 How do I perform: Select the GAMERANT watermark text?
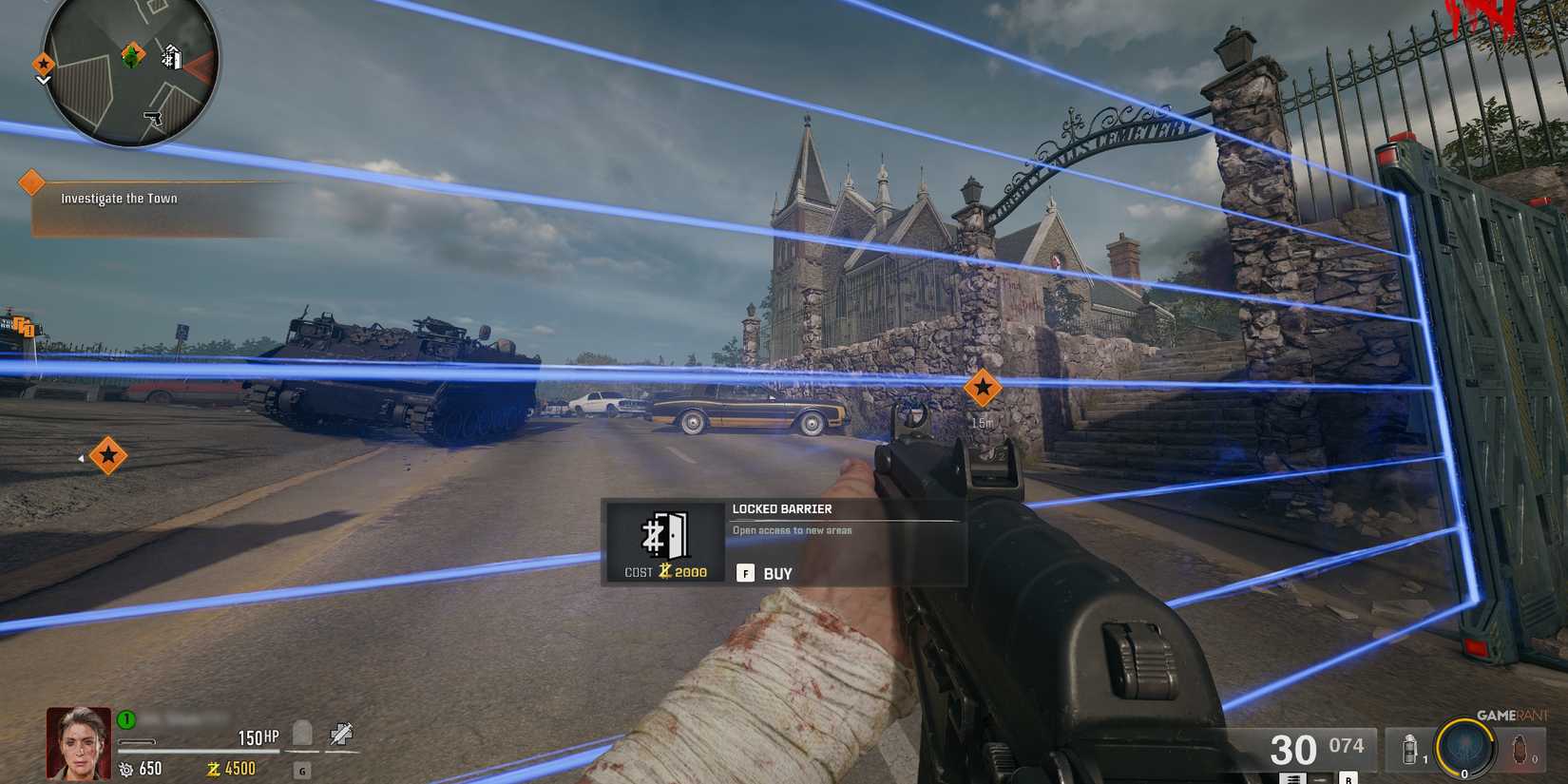[1511, 716]
